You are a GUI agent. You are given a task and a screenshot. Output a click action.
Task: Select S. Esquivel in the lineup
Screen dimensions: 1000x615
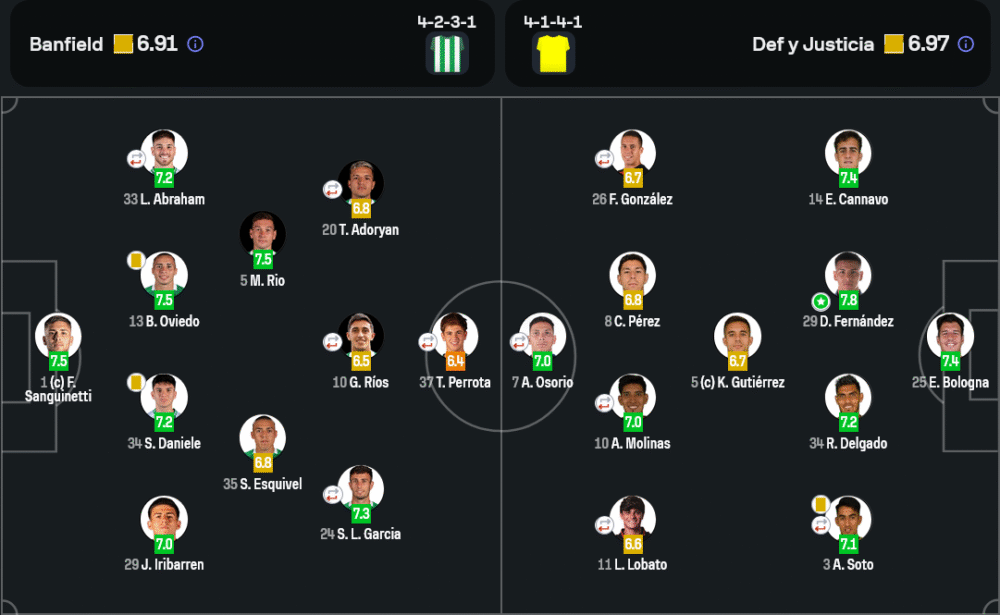point(263,438)
